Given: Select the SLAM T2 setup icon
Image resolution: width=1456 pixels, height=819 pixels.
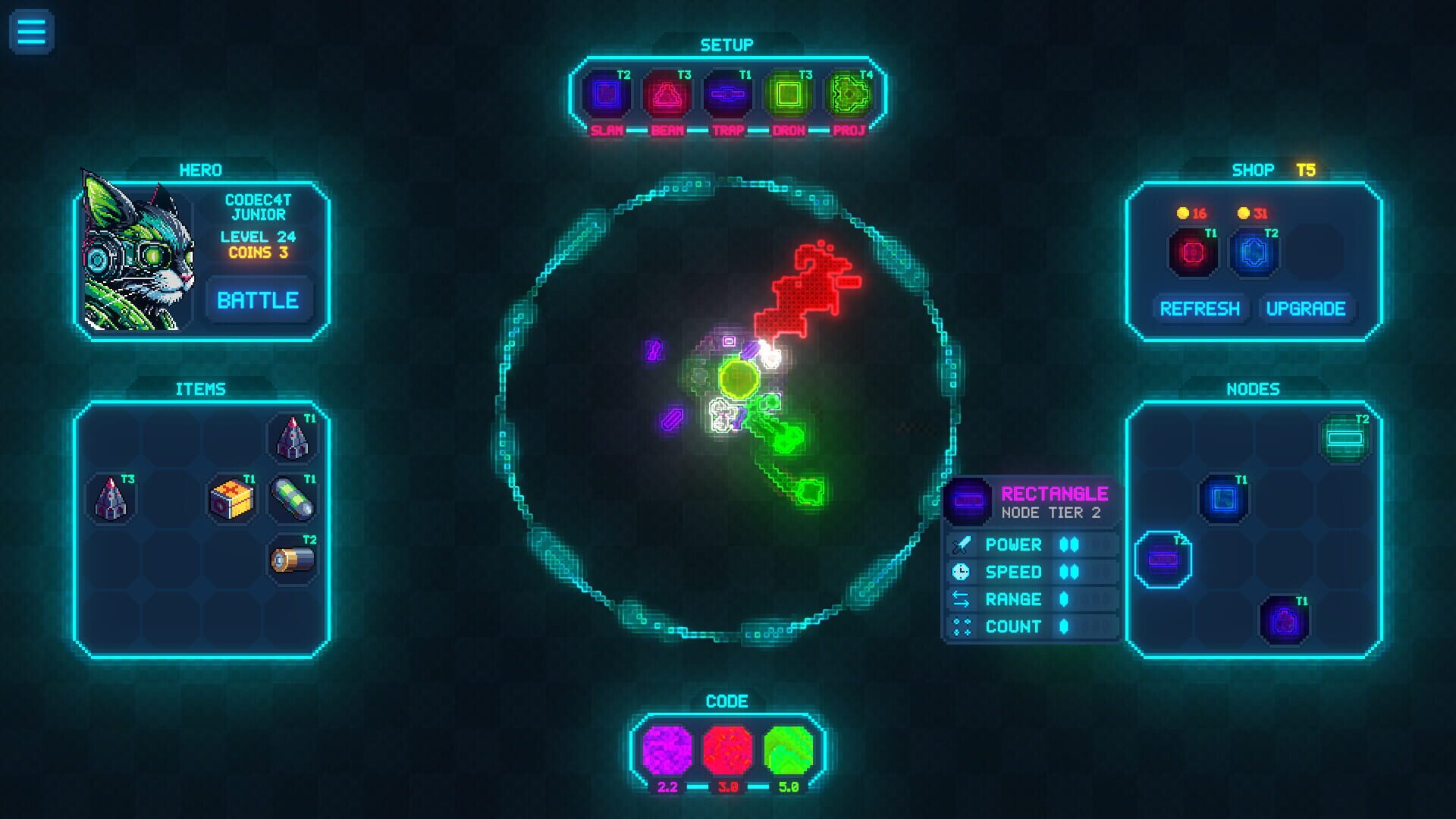Looking at the screenshot, I should pyautogui.click(x=607, y=94).
